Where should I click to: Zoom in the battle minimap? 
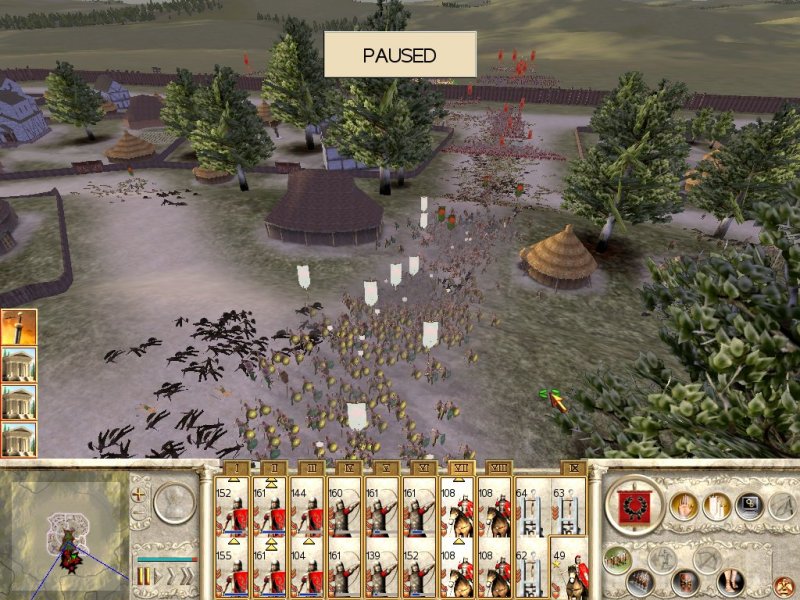point(138,494)
